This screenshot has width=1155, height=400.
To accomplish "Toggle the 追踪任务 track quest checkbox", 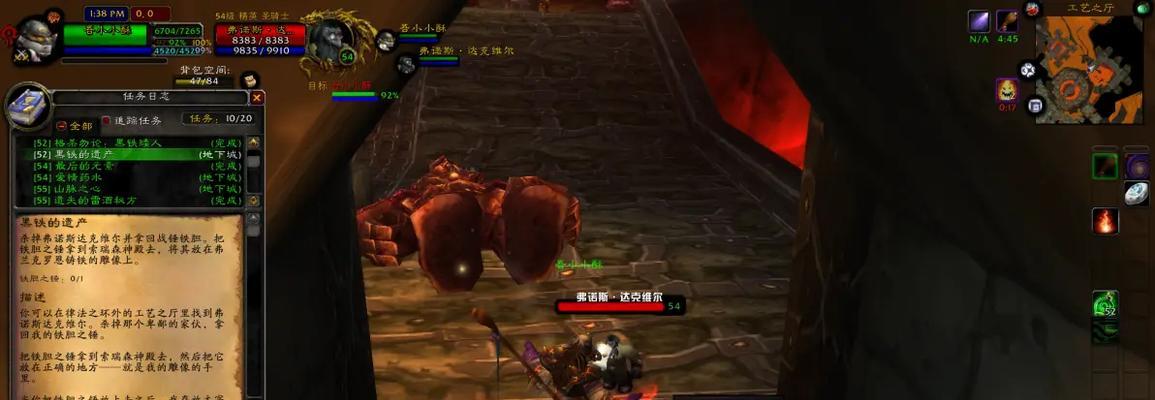I will (107, 121).
